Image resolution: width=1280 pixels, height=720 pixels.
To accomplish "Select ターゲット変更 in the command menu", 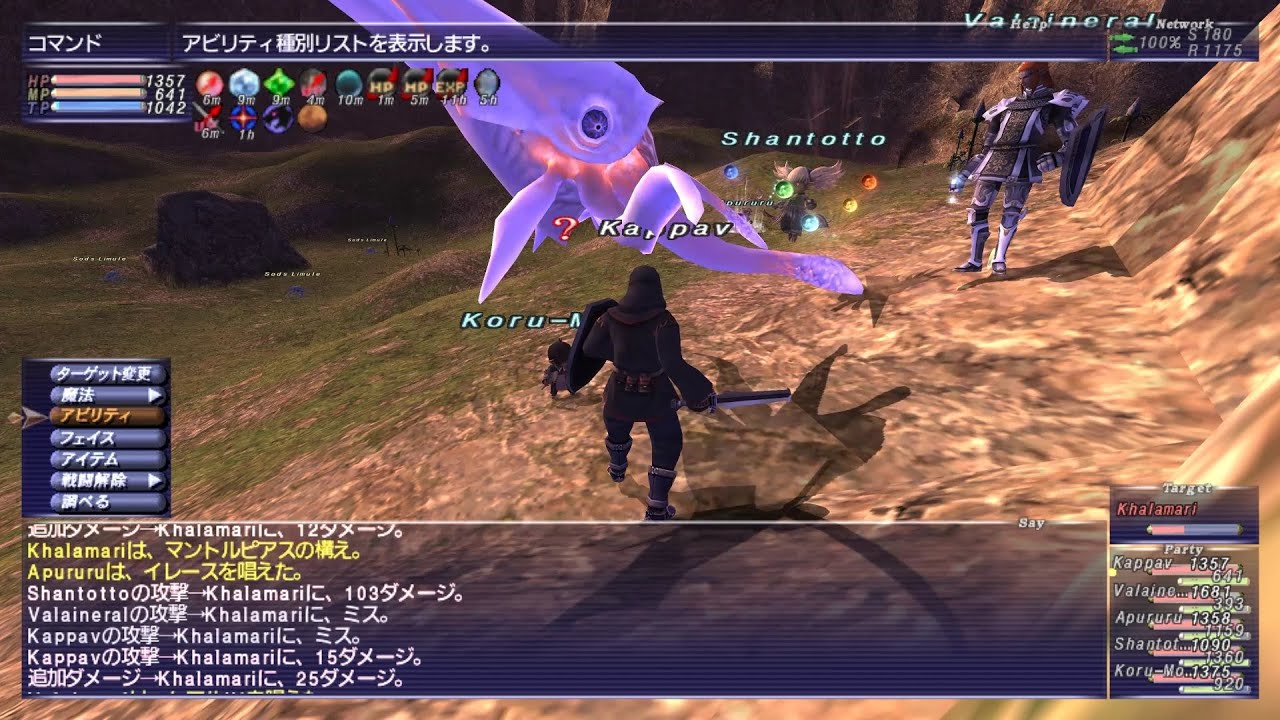I will (103, 374).
